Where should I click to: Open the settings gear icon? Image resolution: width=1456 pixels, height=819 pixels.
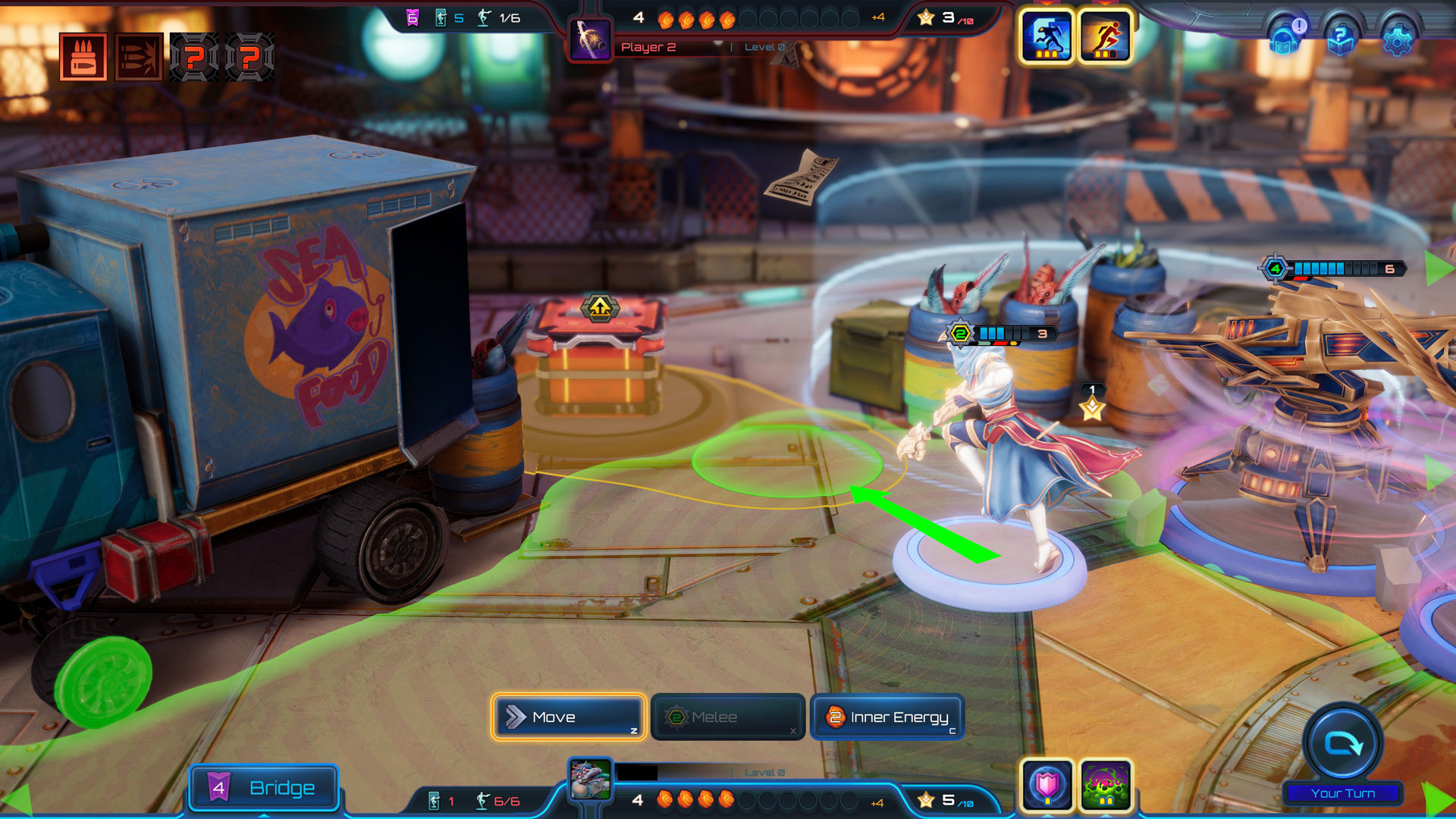1398,38
